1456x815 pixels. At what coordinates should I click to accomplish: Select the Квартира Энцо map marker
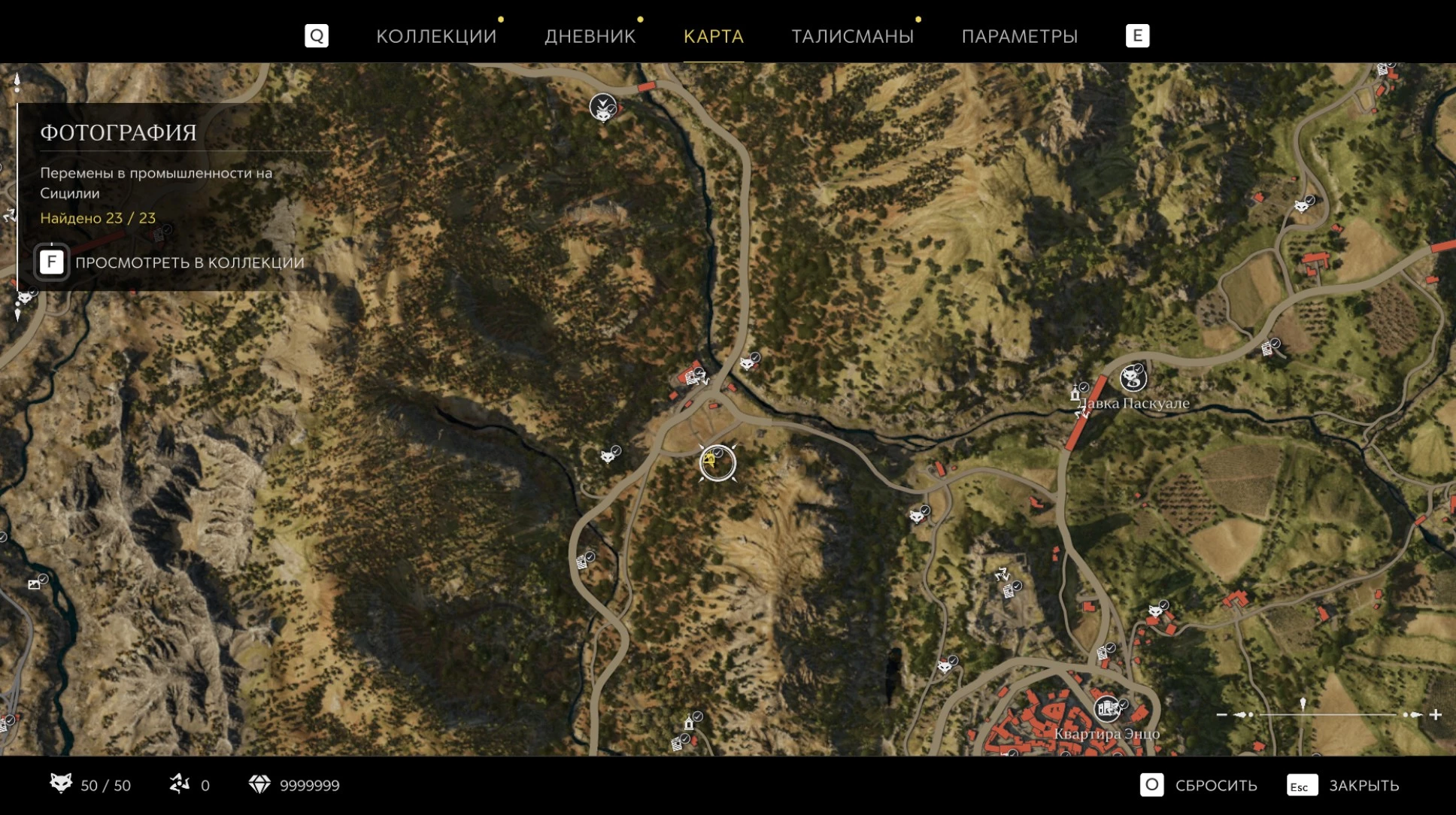click(1107, 709)
